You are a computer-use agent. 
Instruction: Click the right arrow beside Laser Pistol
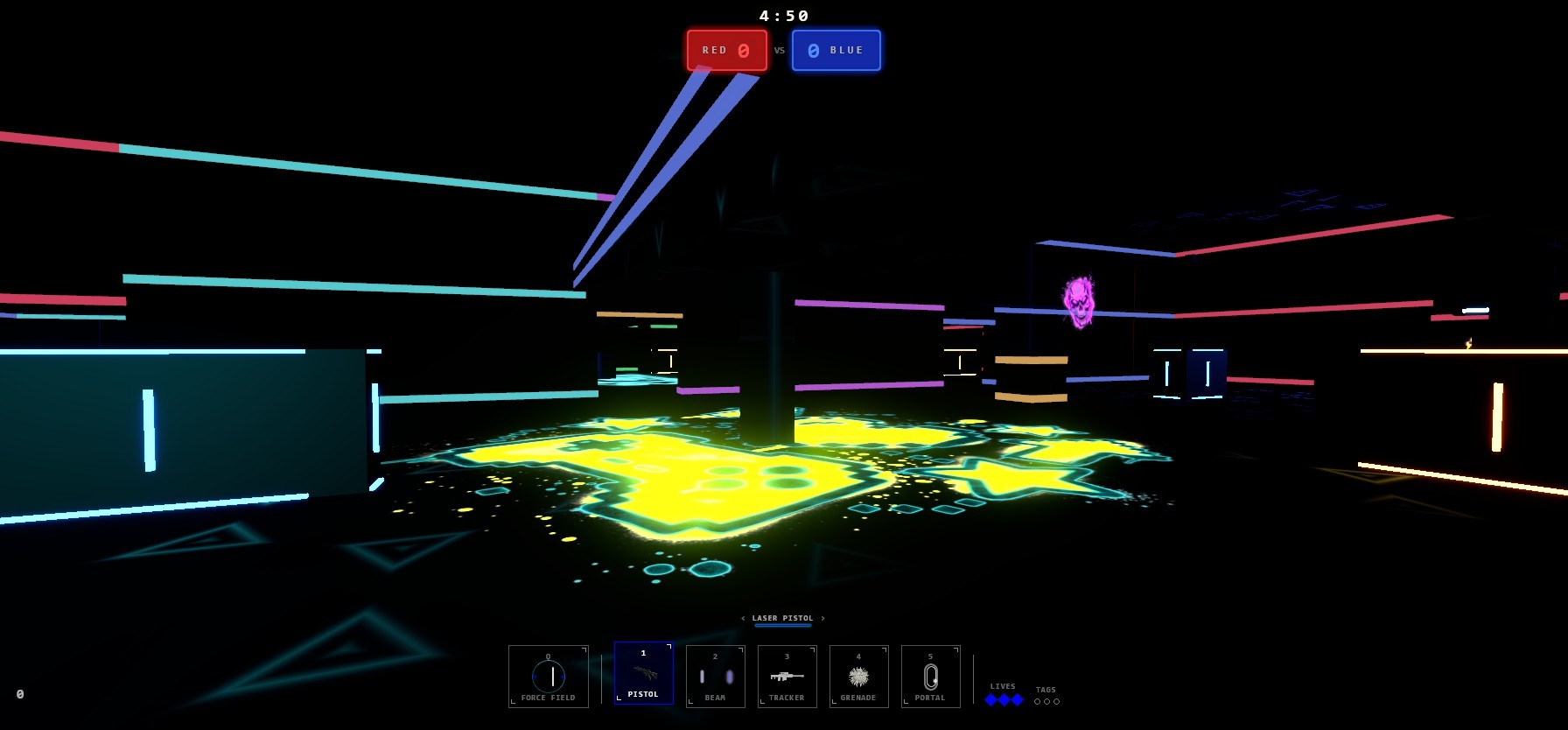click(822, 619)
